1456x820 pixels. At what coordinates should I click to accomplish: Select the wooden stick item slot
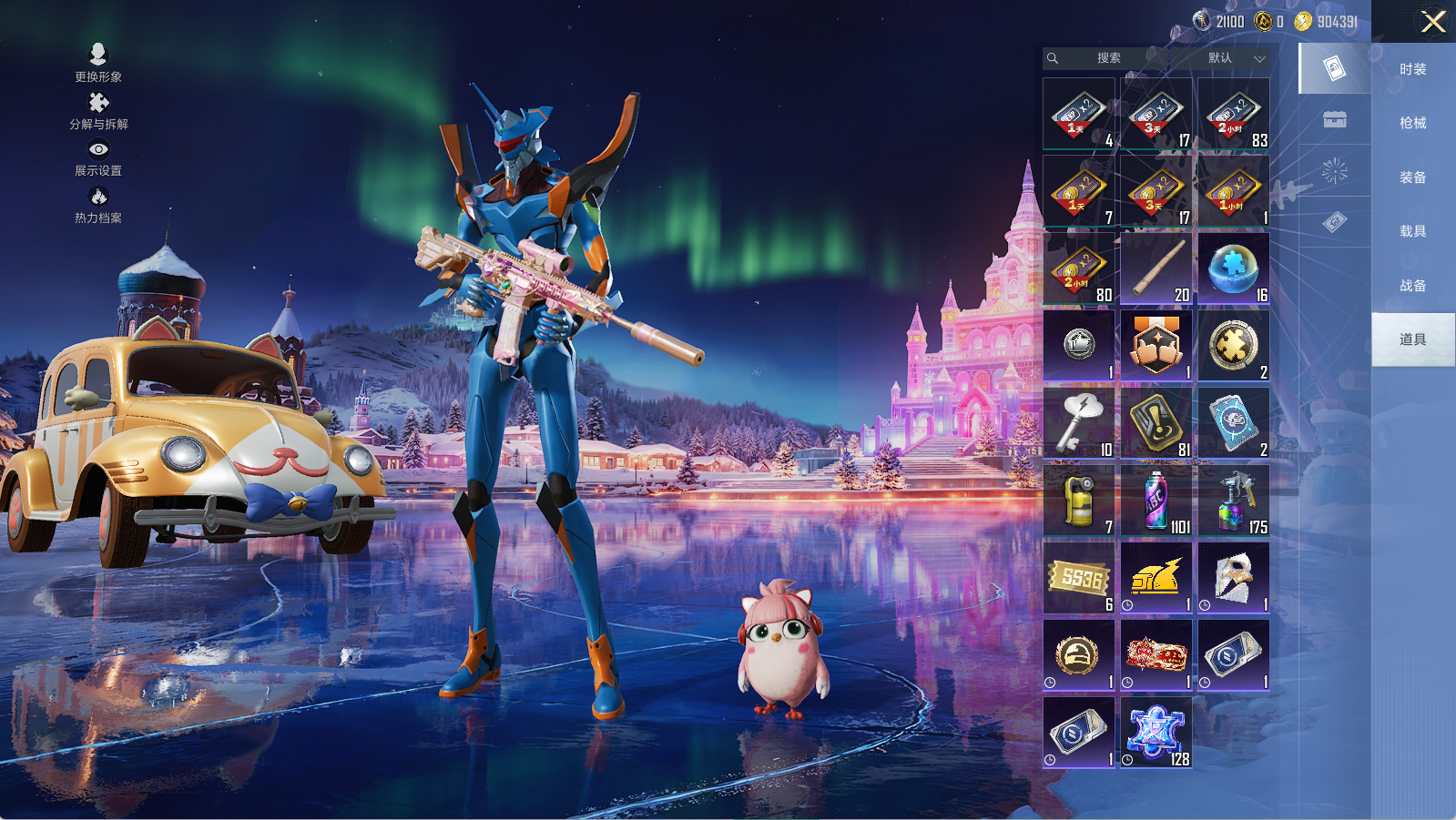pos(1156,268)
